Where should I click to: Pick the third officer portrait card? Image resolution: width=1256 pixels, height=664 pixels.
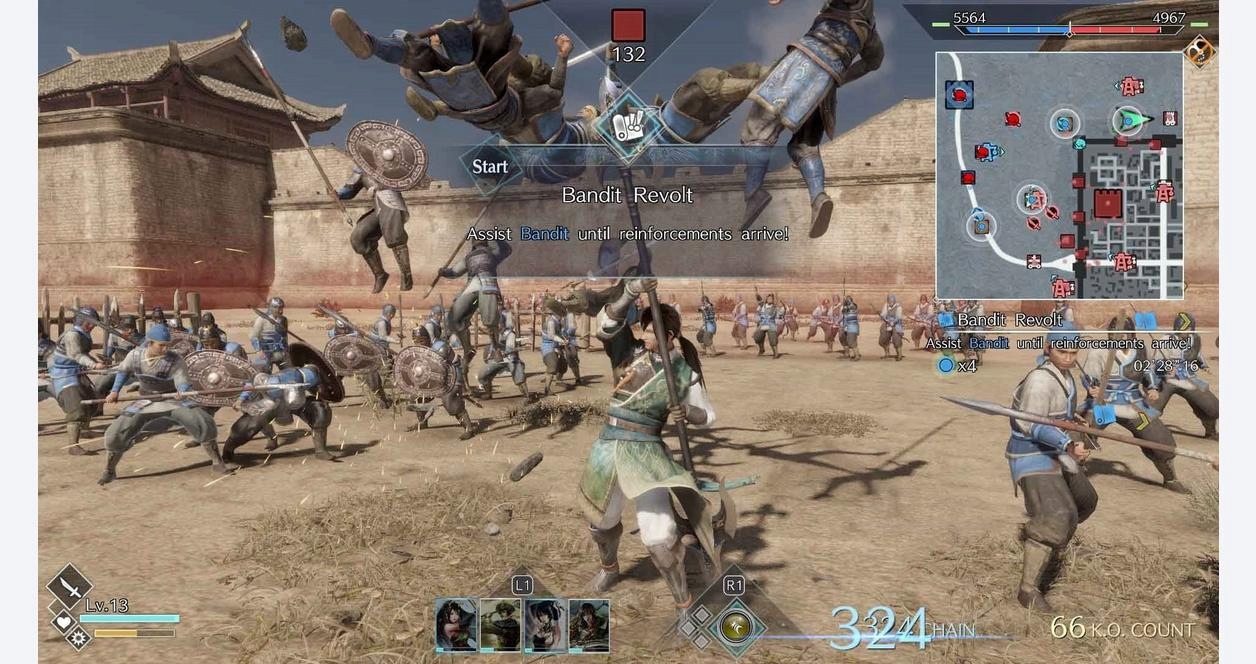coord(545,626)
